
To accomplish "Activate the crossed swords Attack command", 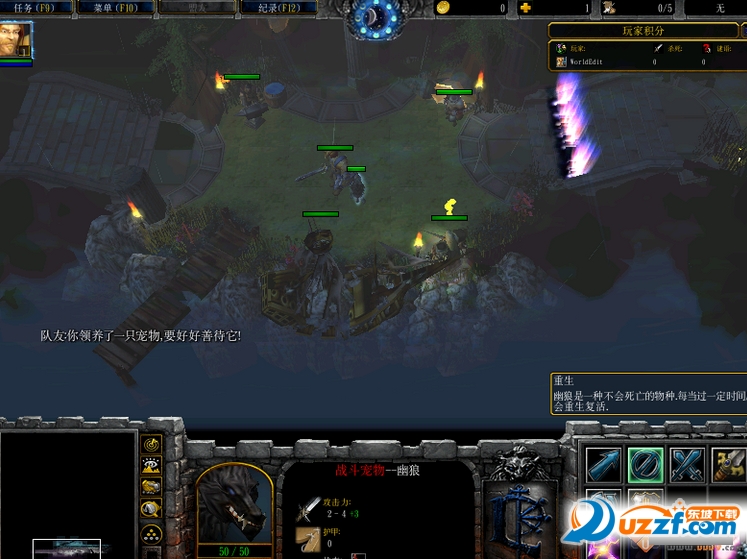I will [688, 465].
